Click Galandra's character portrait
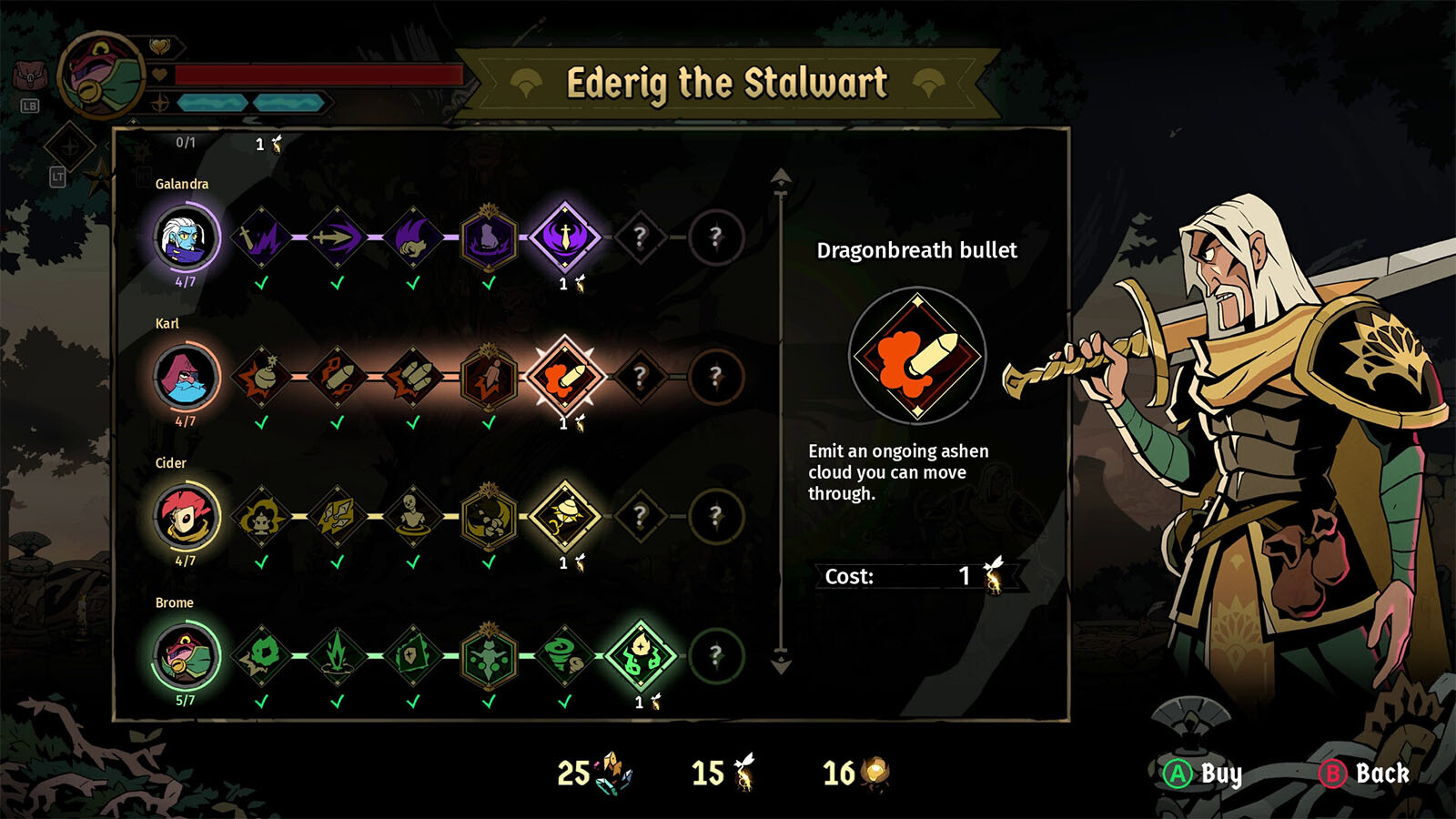The height and width of the screenshot is (819, 1456). (186, 237)
